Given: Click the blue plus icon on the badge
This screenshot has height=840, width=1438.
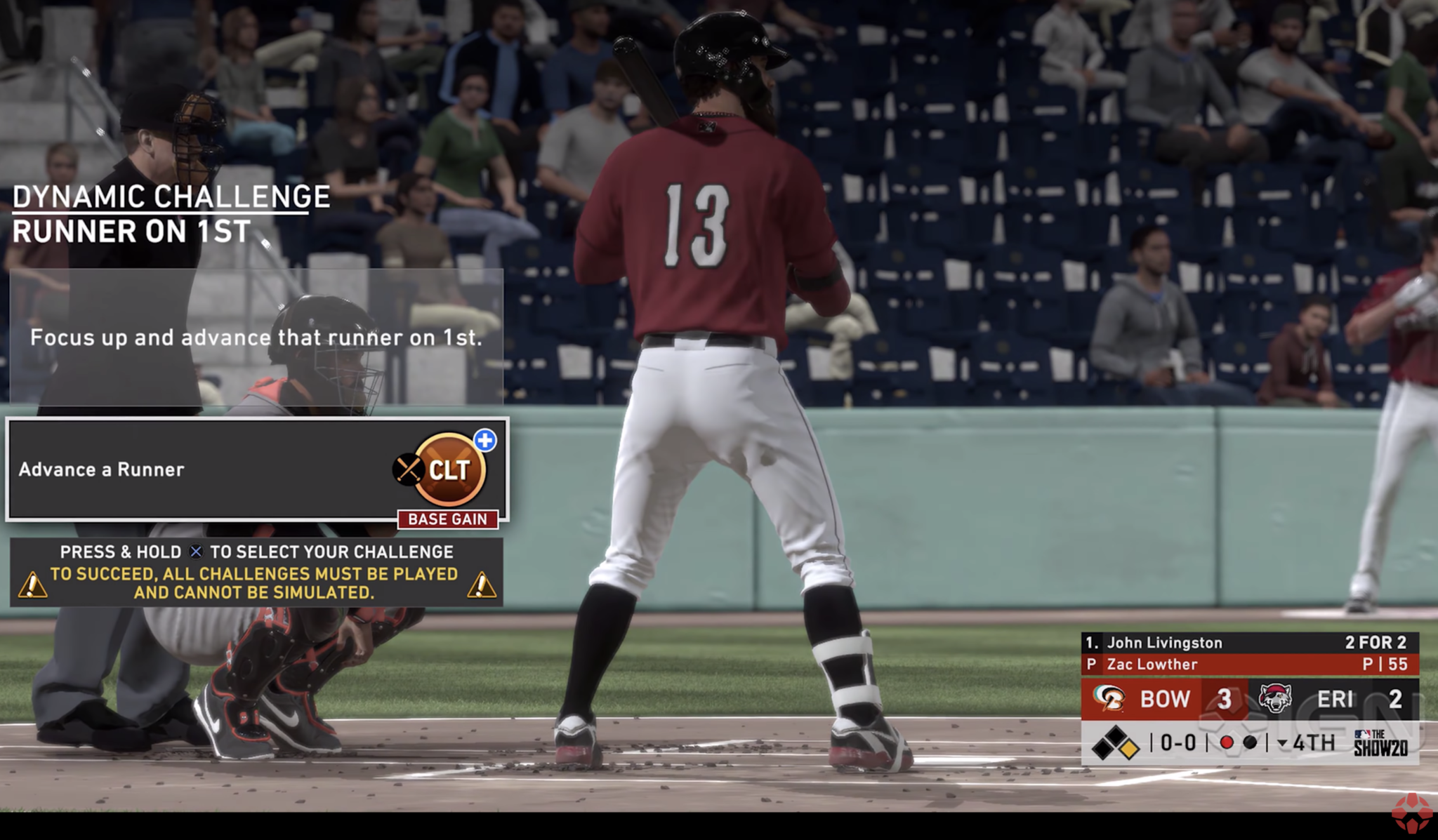Looking at the screenshot, I should pyautogui.click(x=485, y=440).
